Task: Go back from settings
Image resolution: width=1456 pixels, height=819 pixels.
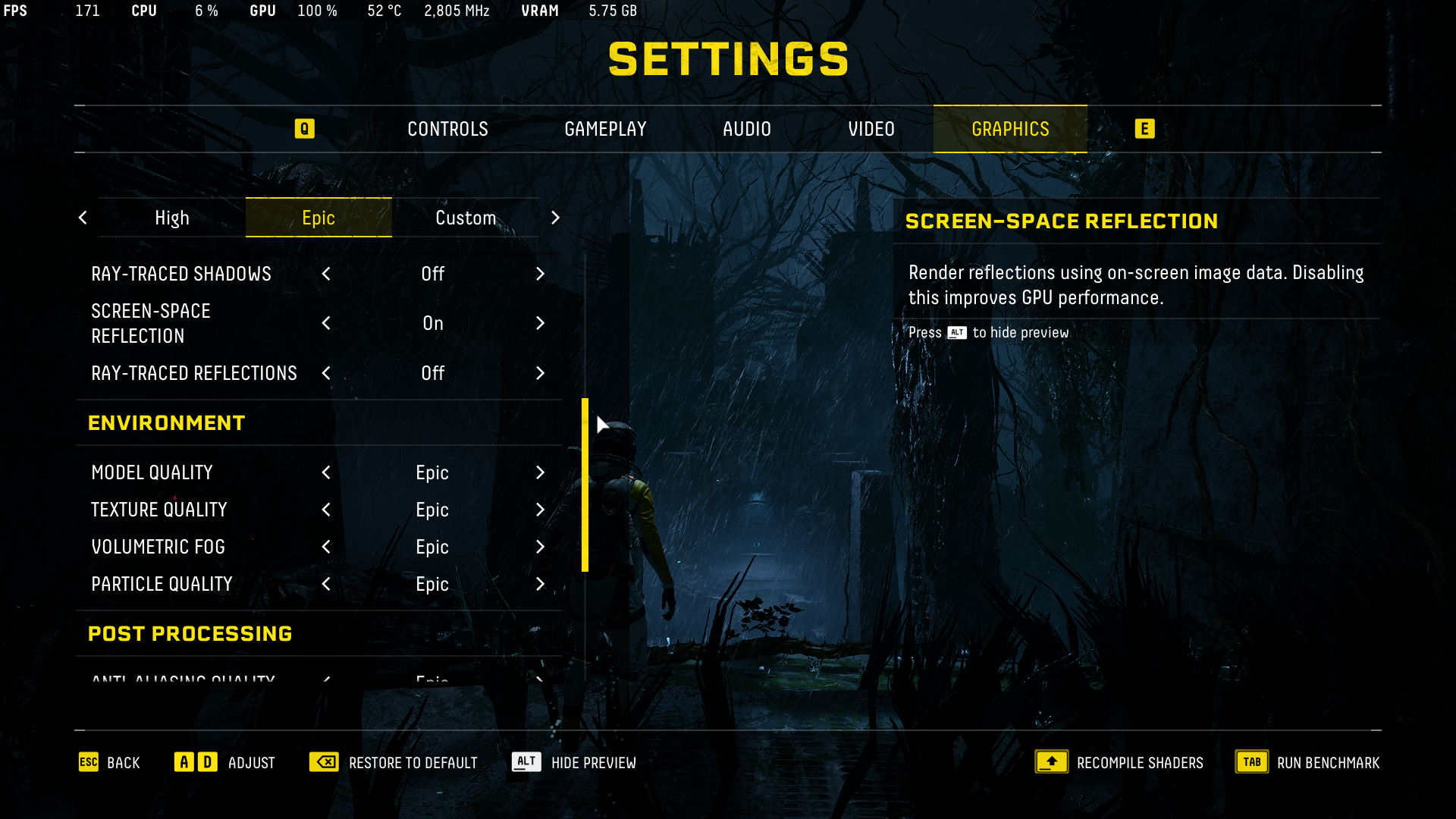Action: coord(109,762)
